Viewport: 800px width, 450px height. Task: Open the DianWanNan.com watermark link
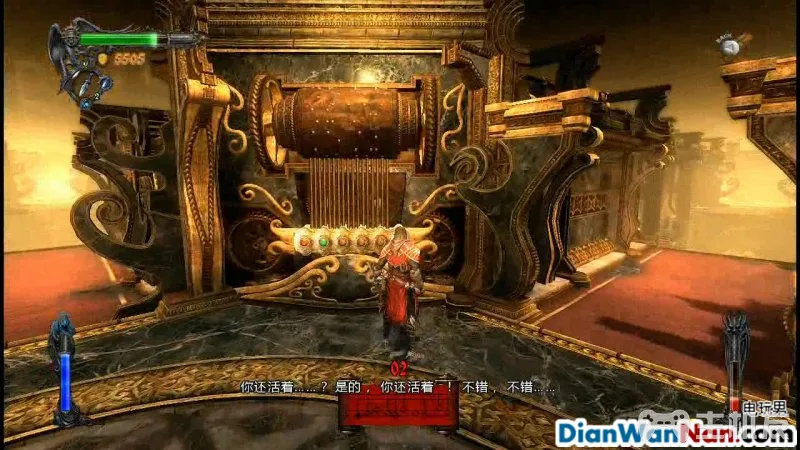pos(671,434)
